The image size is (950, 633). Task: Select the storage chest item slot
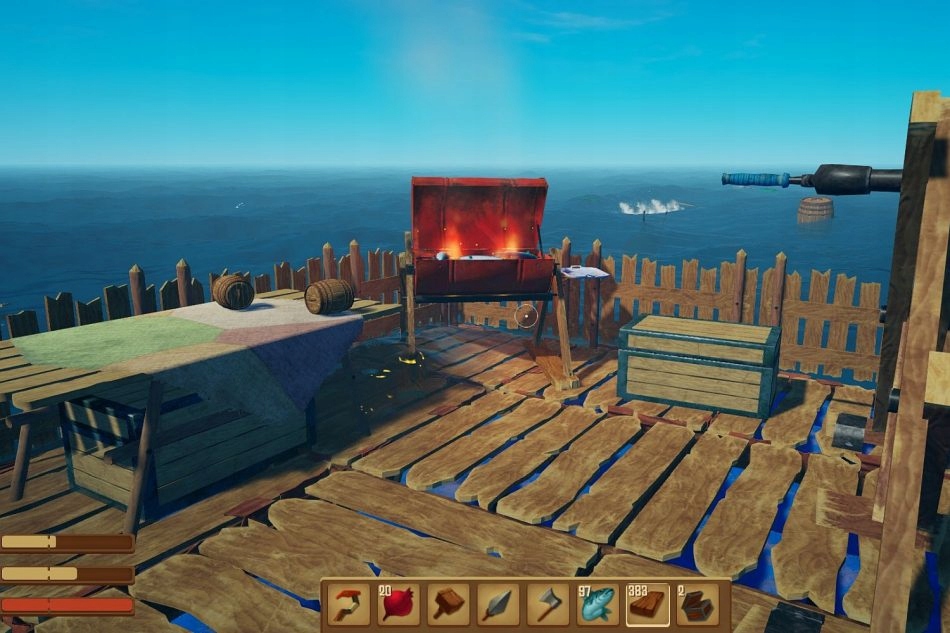pyautogui.click(x=697, y=604)
